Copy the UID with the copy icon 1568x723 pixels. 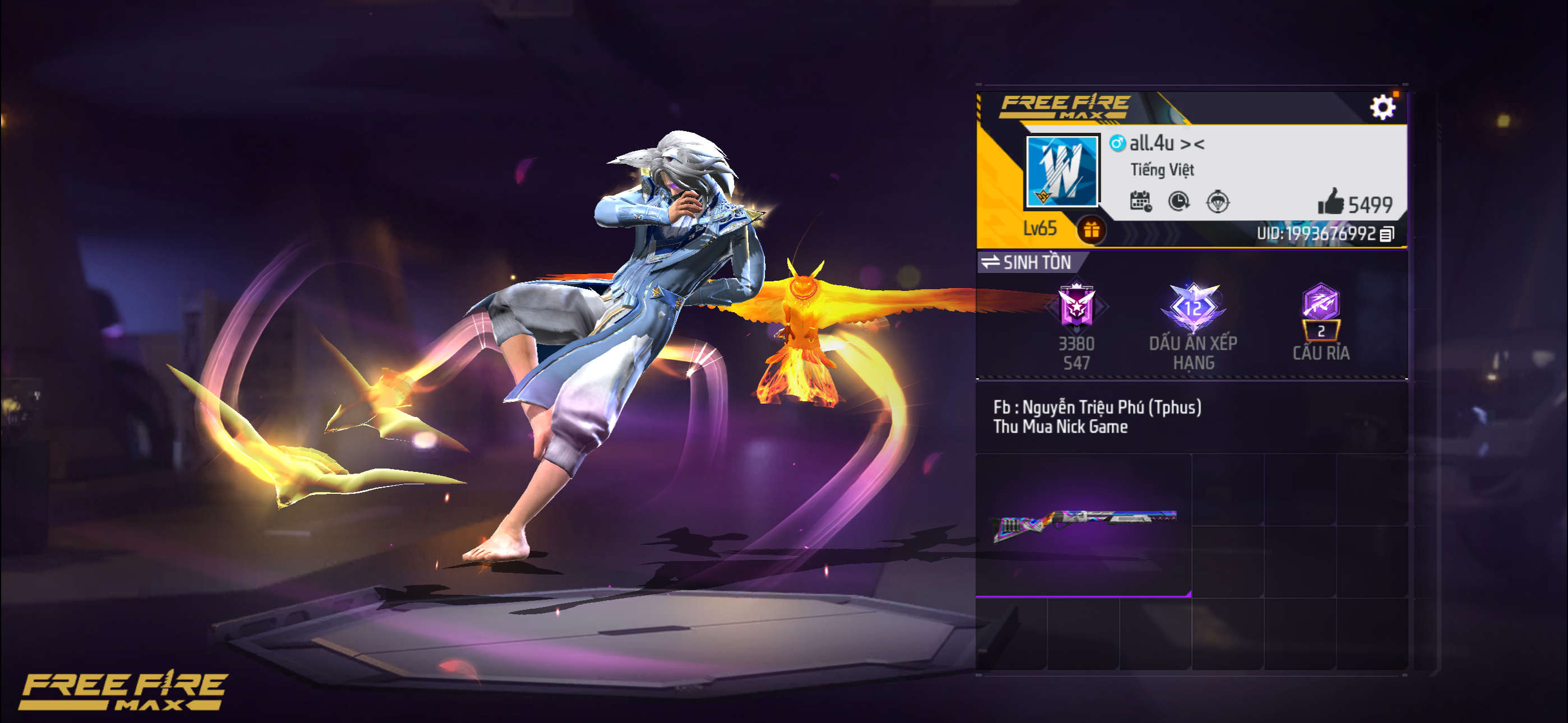click(x=1387, y=234)
